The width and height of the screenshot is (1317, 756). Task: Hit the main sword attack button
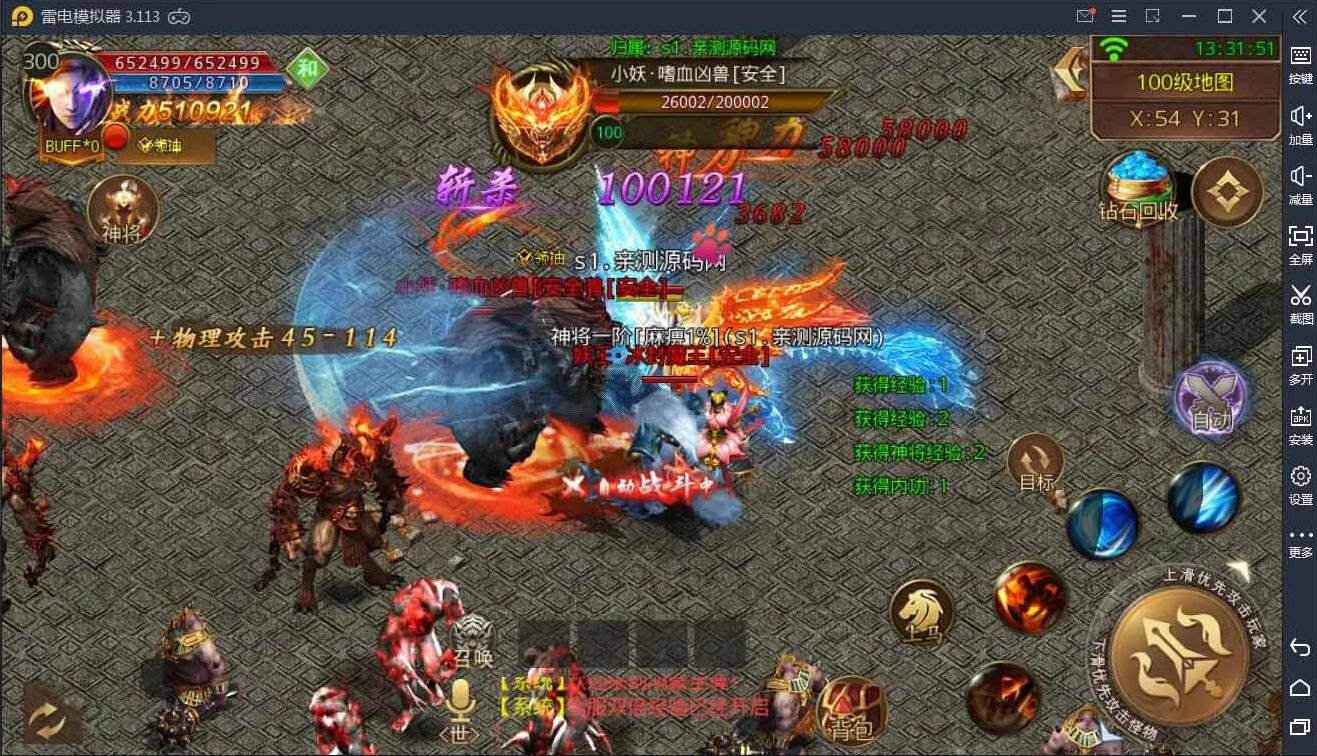[x=1180, y=655]
